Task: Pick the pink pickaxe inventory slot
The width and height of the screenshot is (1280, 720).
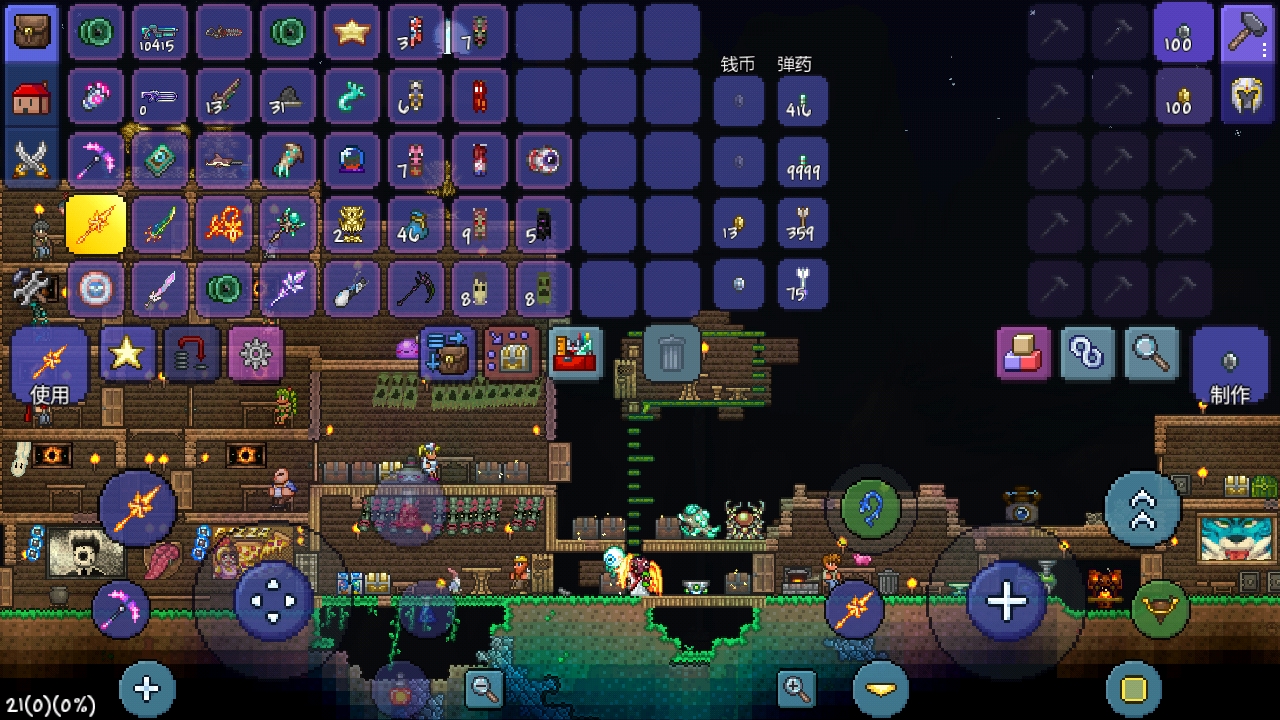Action: coord(96,160)
